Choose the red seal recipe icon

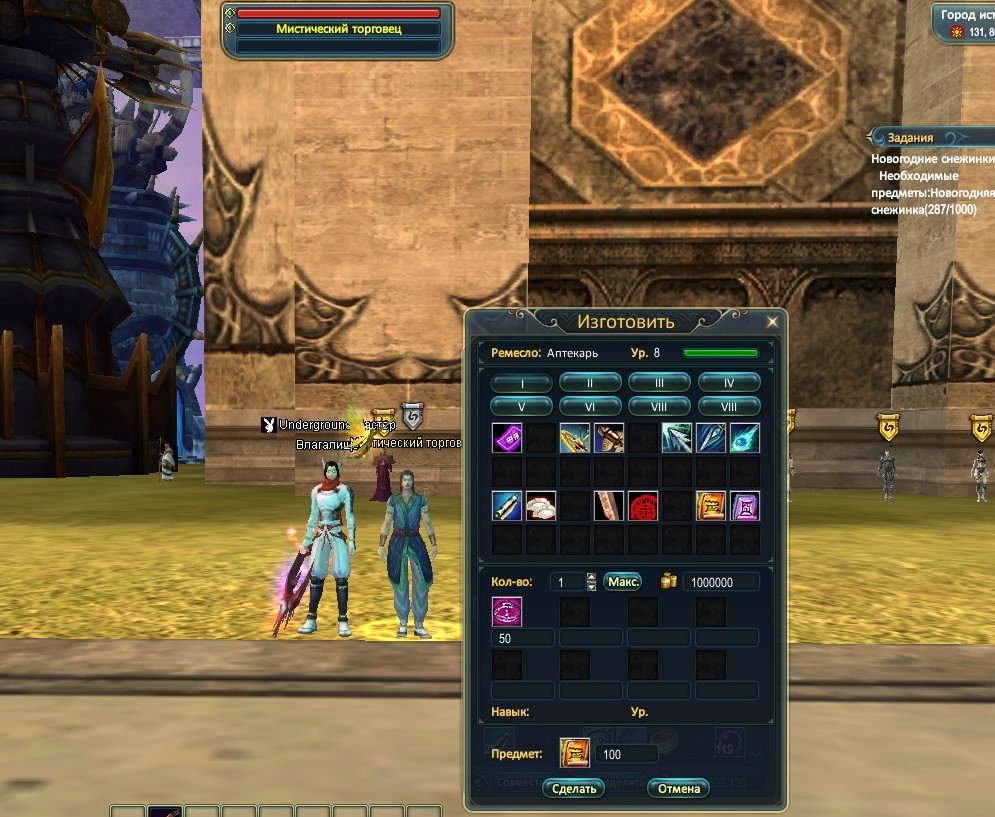644,506
